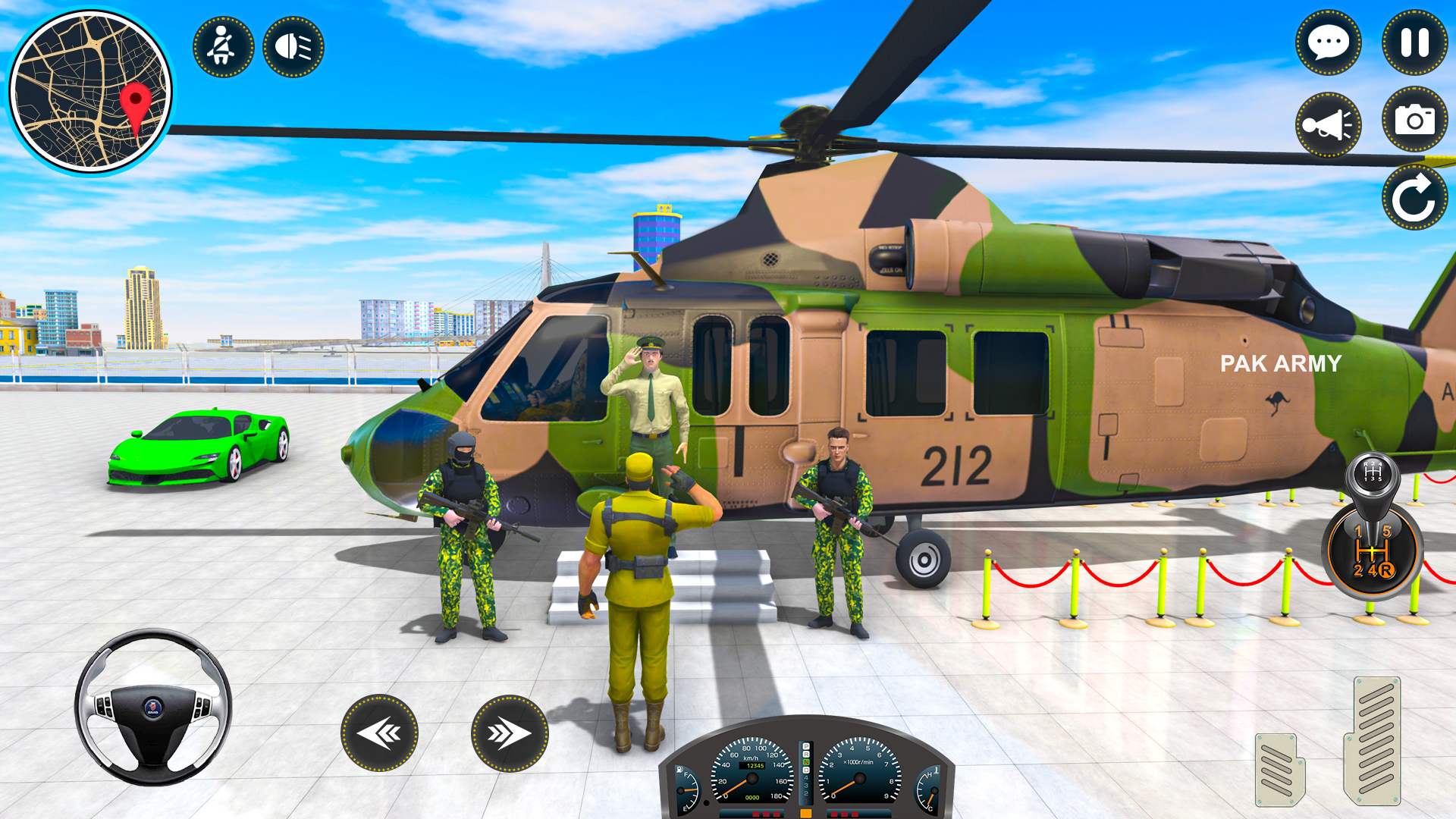The height and width of the screenshot is (819, 1456).
Task: Mute the horn speaker icon
Action: 1328,124
